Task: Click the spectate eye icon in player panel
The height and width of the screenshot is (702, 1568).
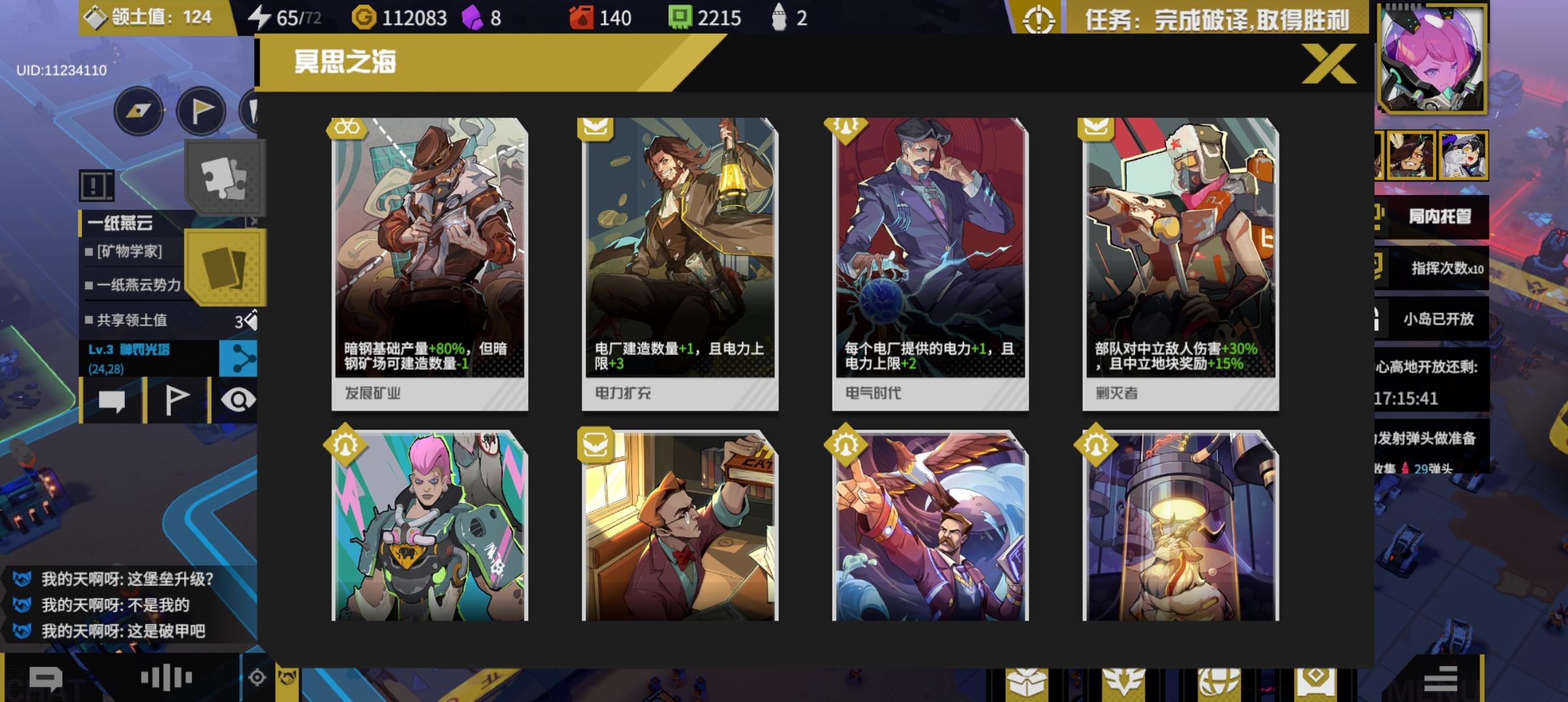Action: pyautogui.click(x=240, y=400)
